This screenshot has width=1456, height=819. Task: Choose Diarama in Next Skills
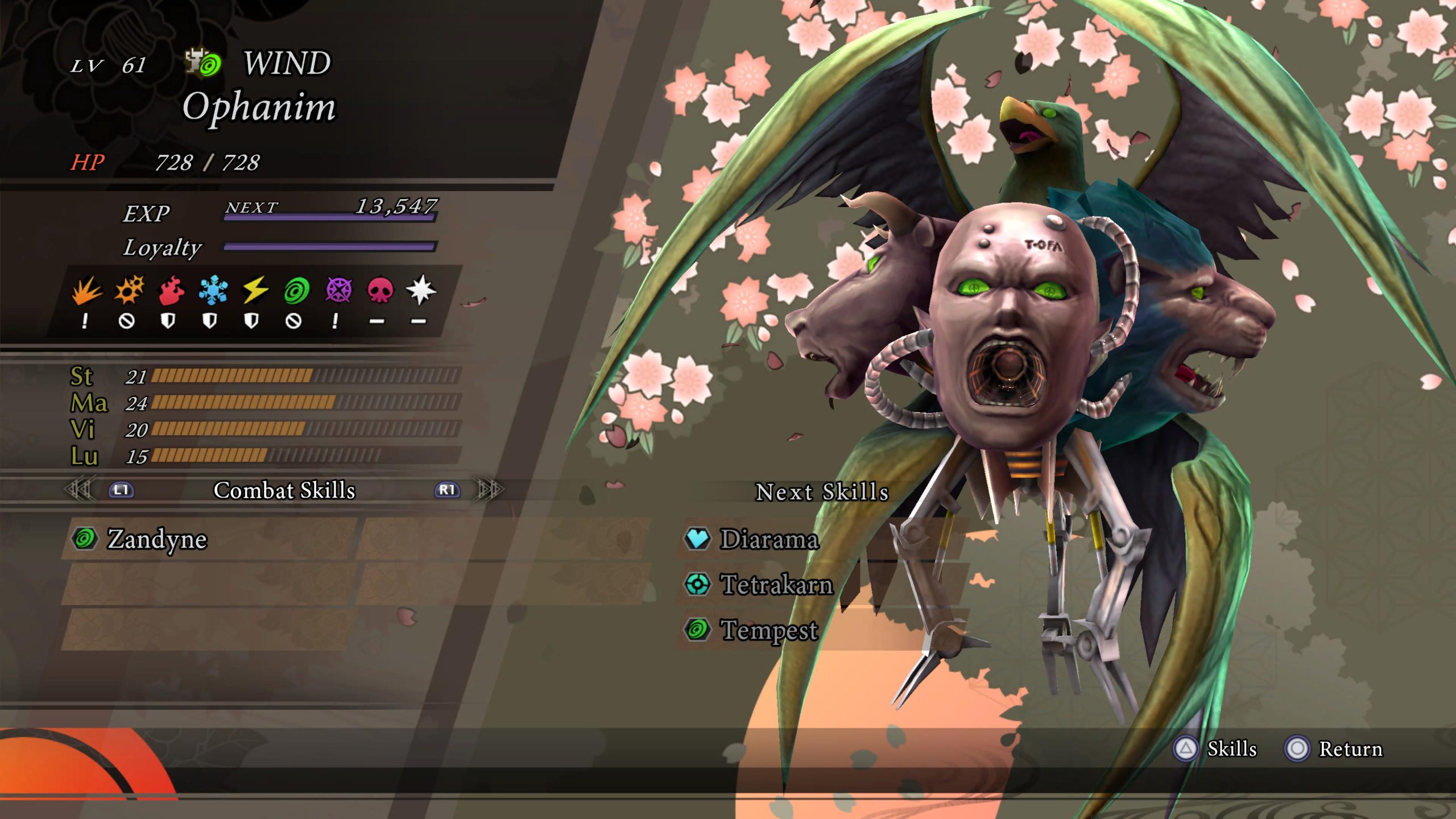tap(769, 539)
